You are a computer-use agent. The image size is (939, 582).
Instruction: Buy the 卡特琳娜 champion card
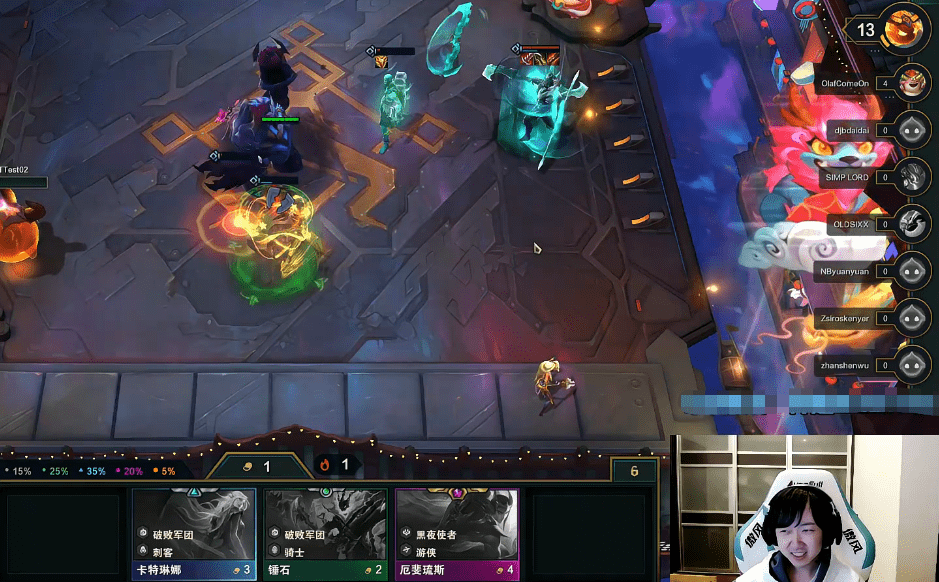point(193,534)
